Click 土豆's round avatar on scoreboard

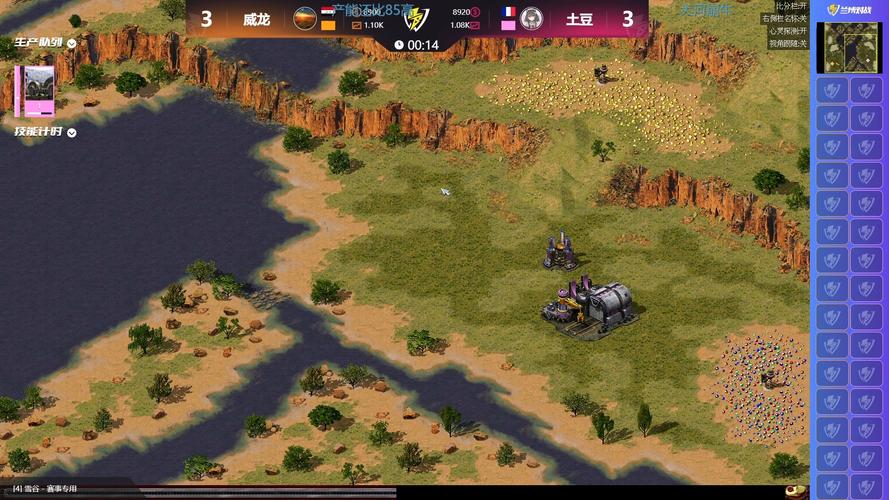tap(531, 17)
